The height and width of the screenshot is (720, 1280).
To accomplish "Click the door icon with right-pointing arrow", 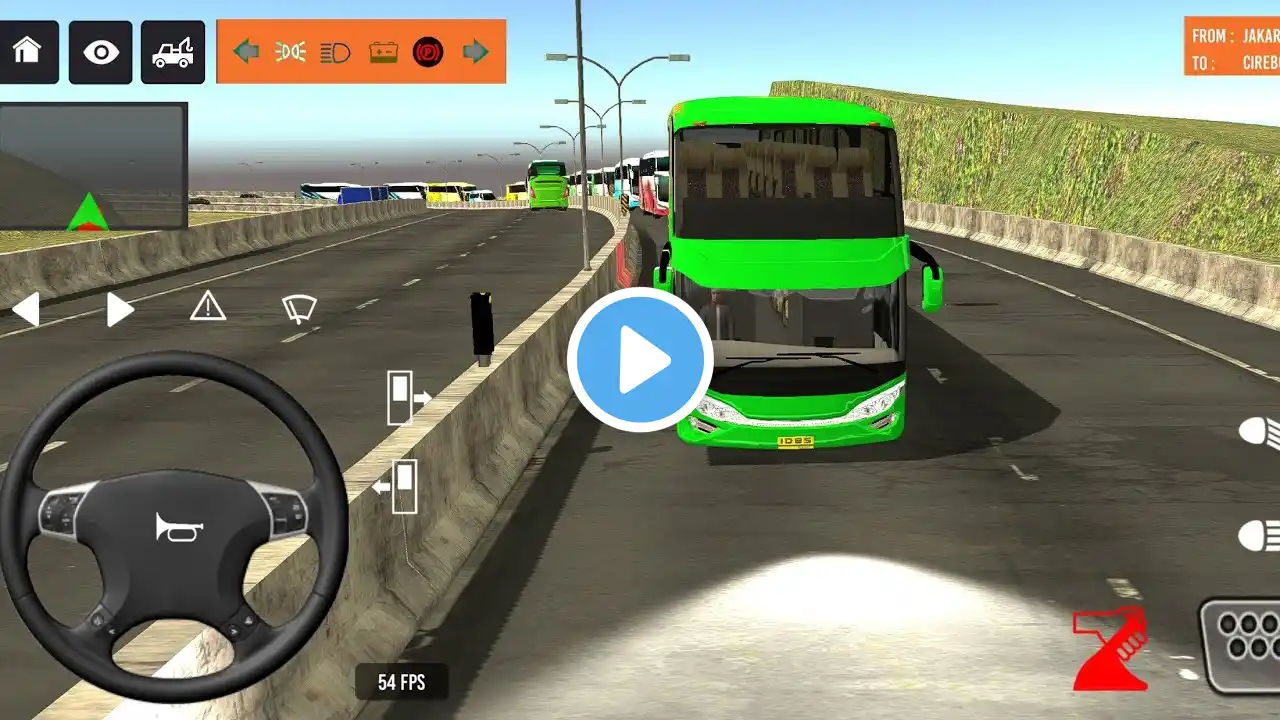I will [x=407, y=397].
